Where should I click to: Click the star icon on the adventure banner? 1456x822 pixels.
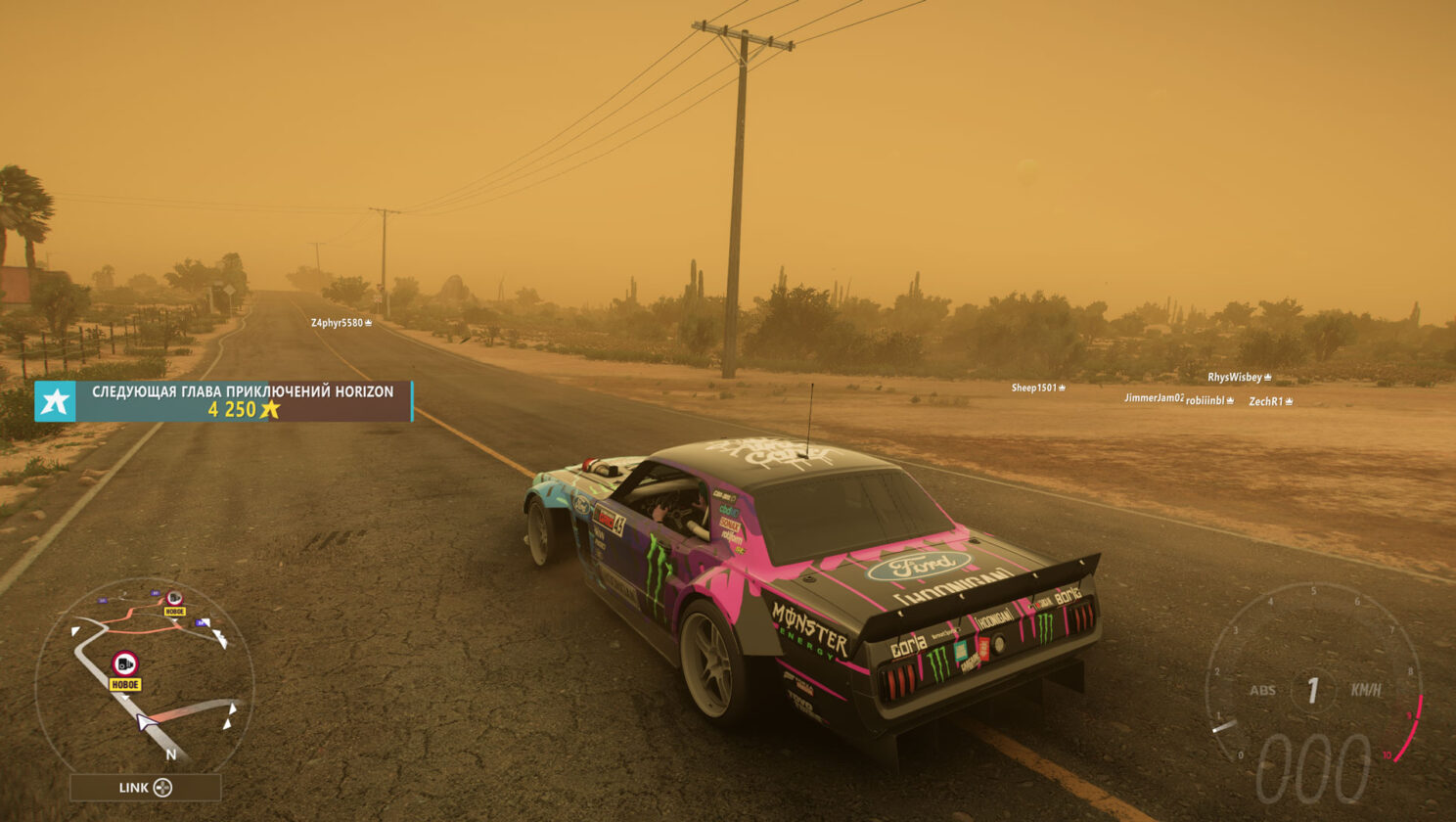click(x=55, y=401)
